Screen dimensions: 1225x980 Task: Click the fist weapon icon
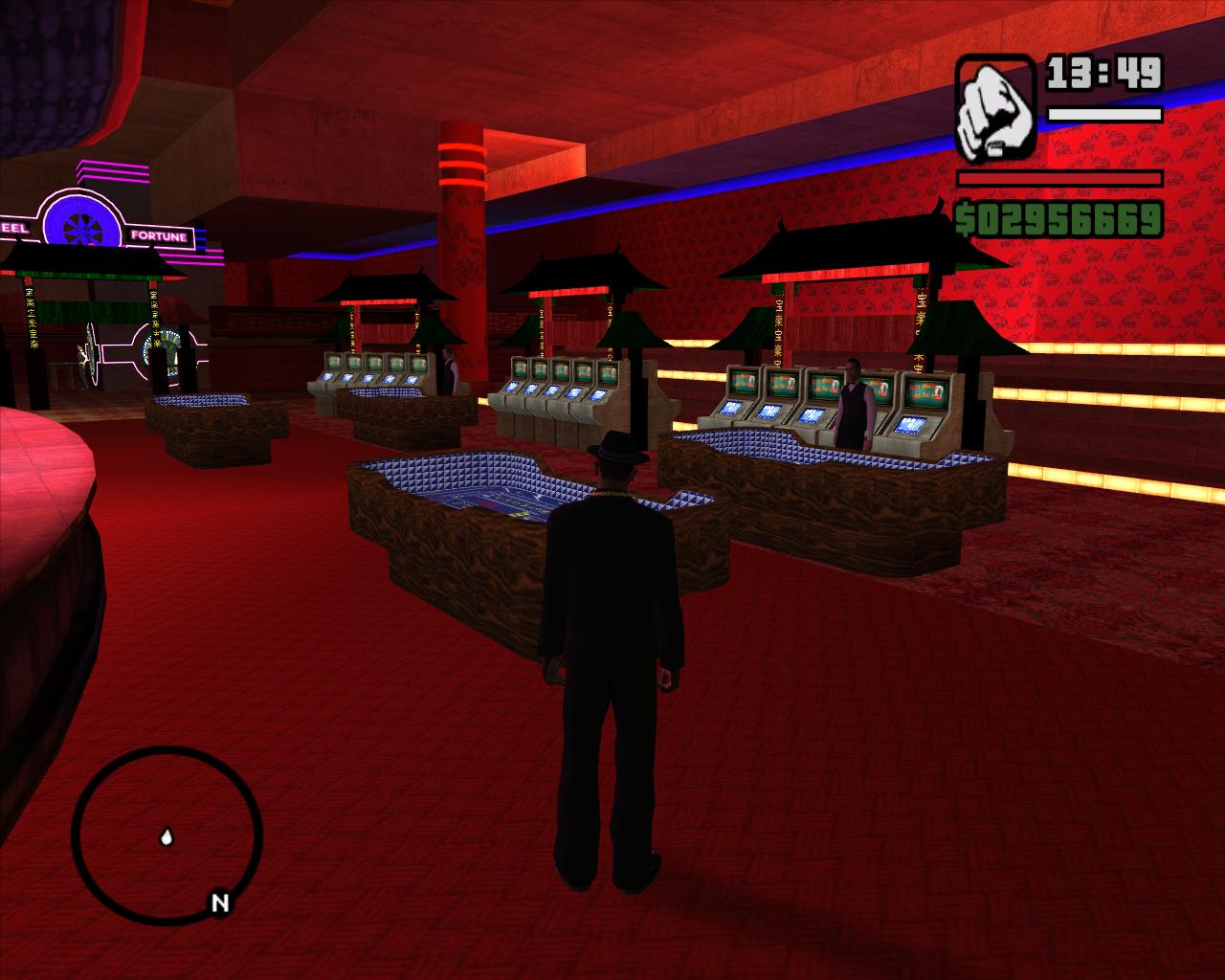(x=994, y=107)
